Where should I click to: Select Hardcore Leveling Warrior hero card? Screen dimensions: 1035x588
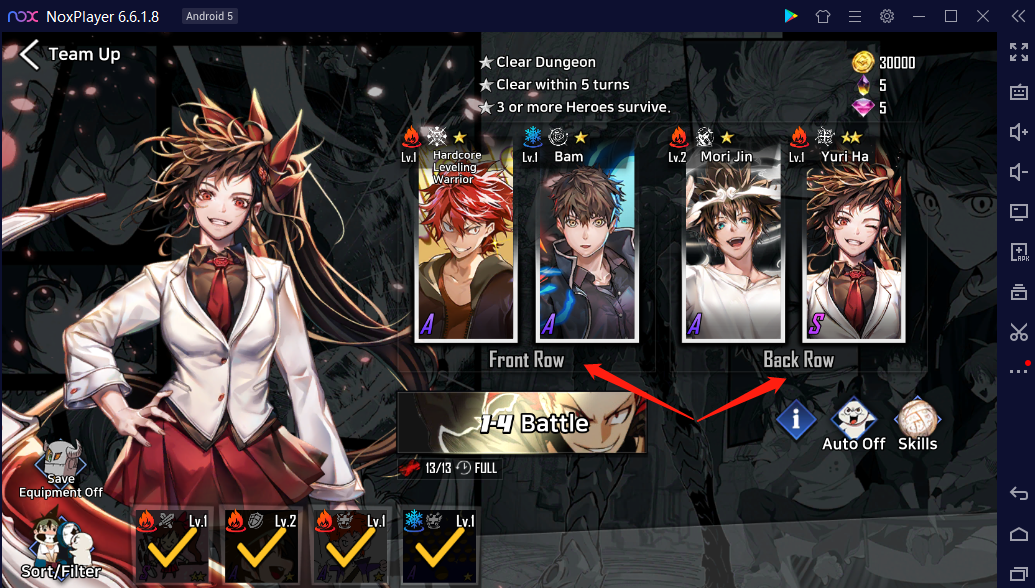(466, 245)
